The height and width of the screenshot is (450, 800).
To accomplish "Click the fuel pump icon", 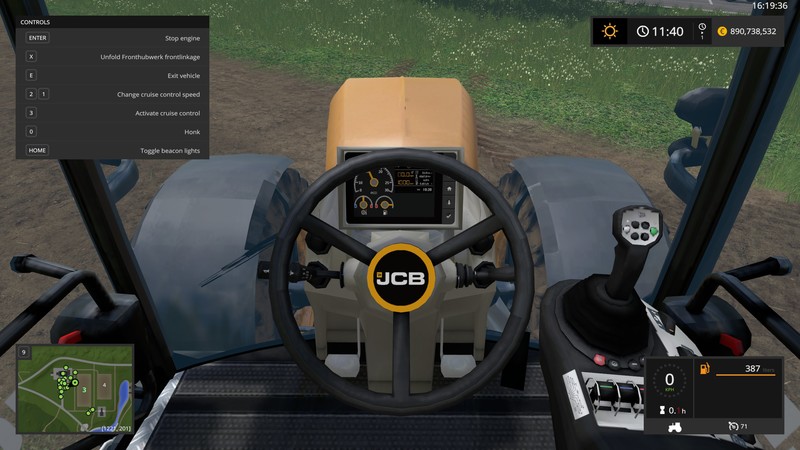I will click(x=704, y=370).
